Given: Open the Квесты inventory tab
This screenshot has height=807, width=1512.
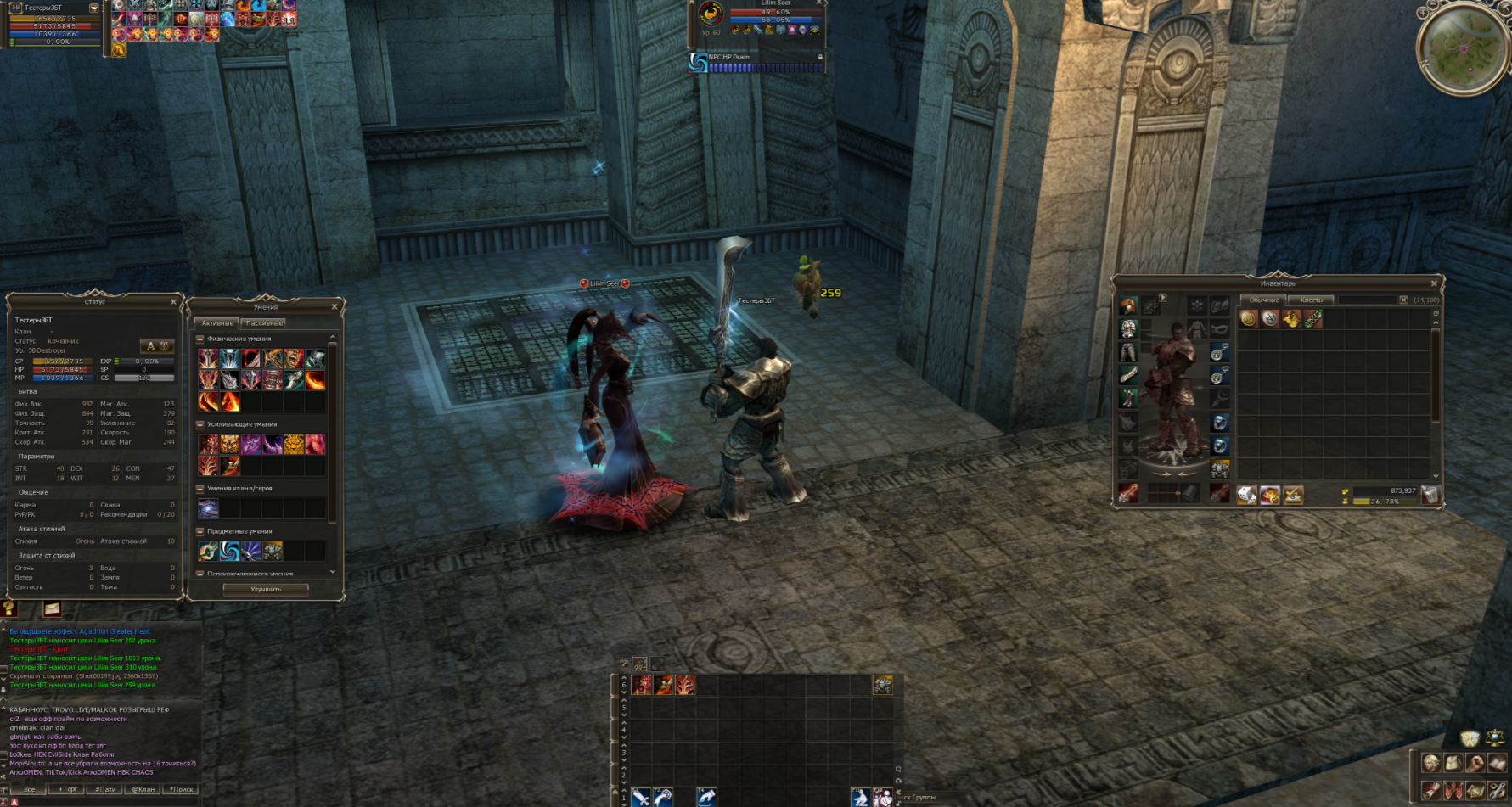Looking at the screenshot, I should 1311,300.
